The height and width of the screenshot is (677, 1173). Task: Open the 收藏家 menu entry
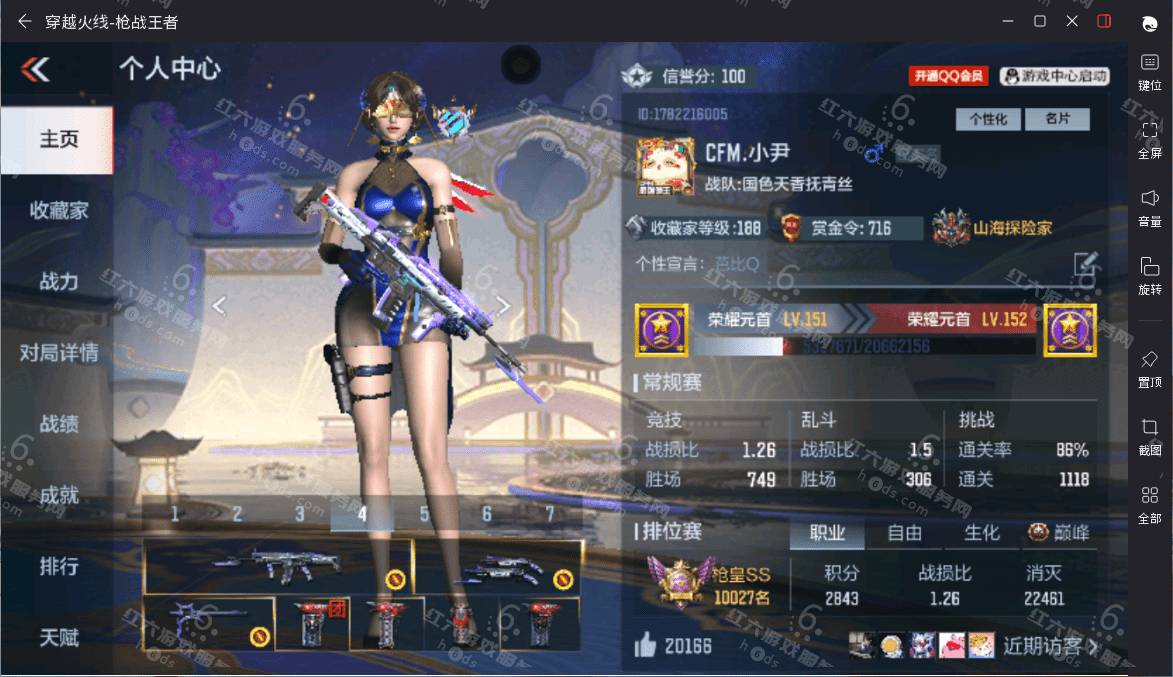pyautogui.click(x=58, y=210)
